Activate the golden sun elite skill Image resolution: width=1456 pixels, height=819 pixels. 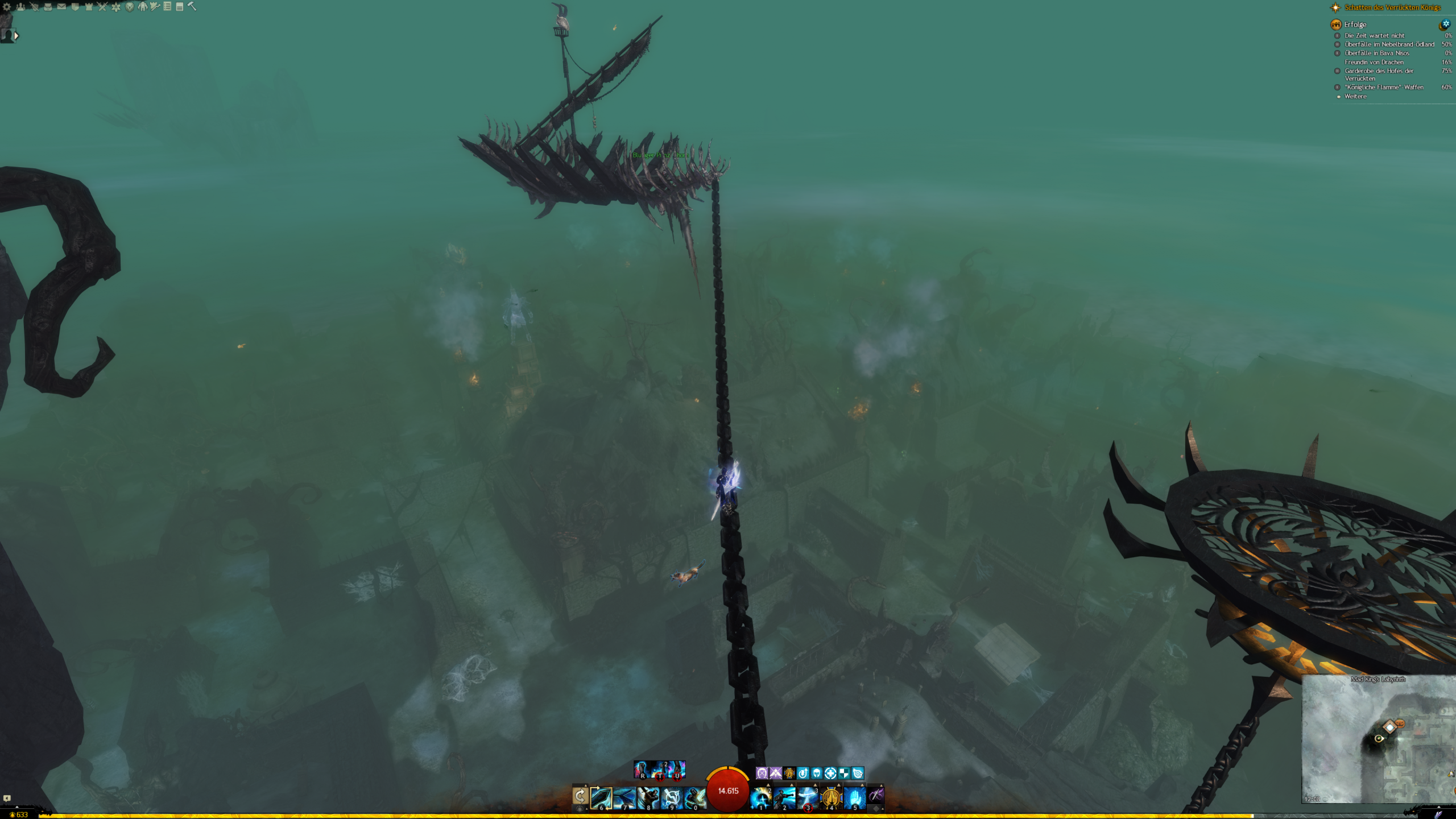click(831, 797)
